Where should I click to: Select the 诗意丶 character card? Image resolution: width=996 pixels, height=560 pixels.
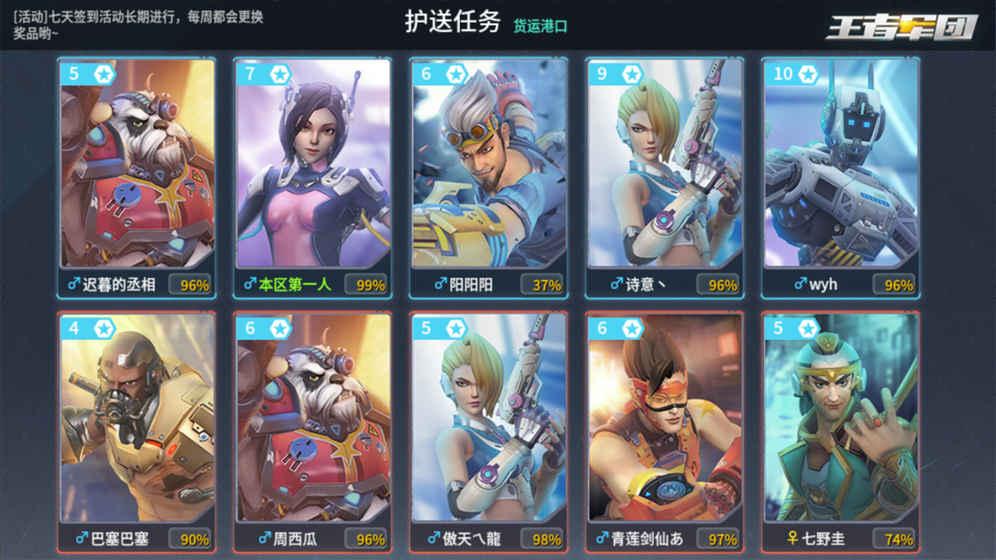pos(665,177)
